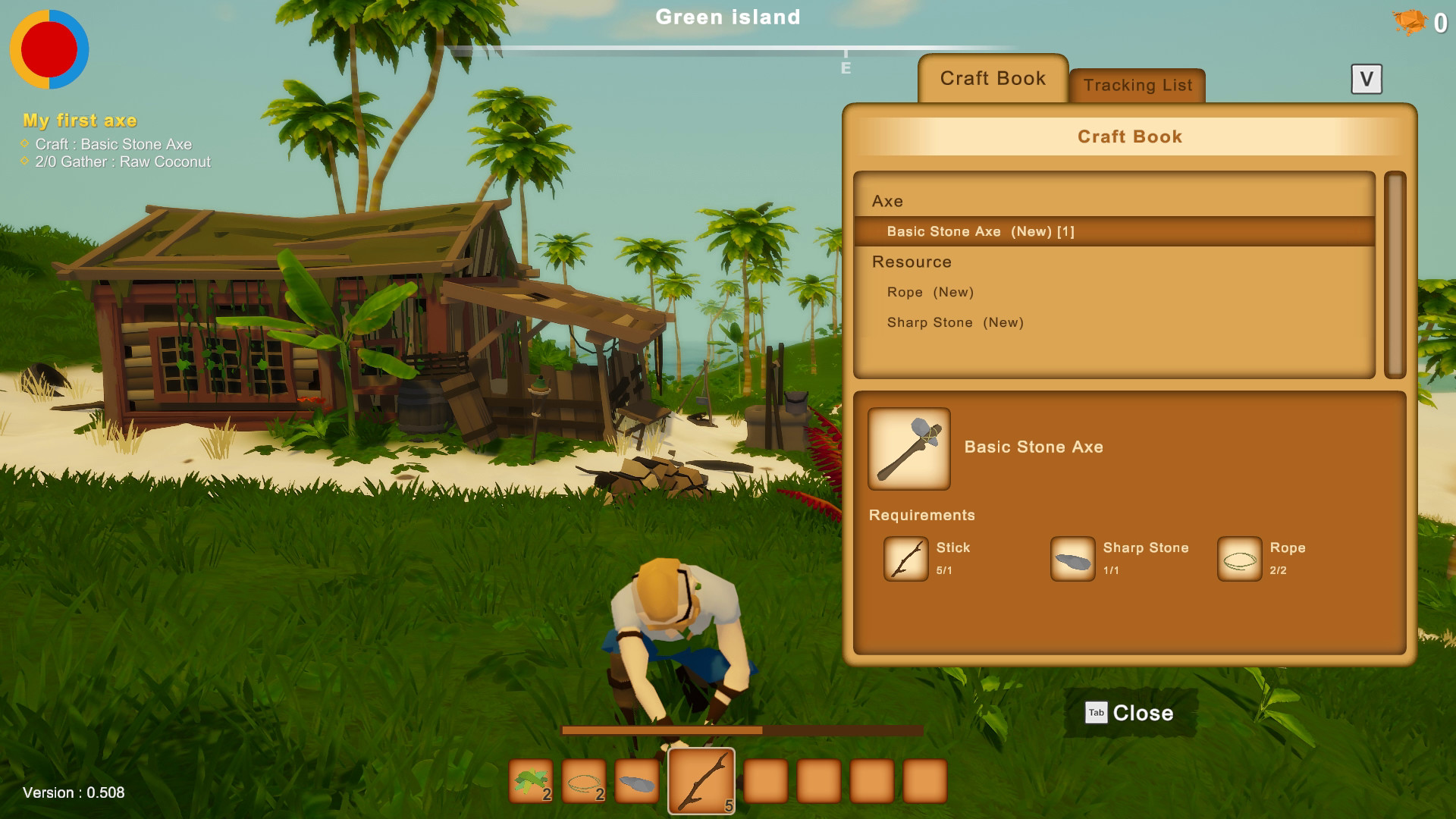Click the Rope requirement icon
The width and height of the screenshot is (1456, 819).
[x=1239, y=558]
